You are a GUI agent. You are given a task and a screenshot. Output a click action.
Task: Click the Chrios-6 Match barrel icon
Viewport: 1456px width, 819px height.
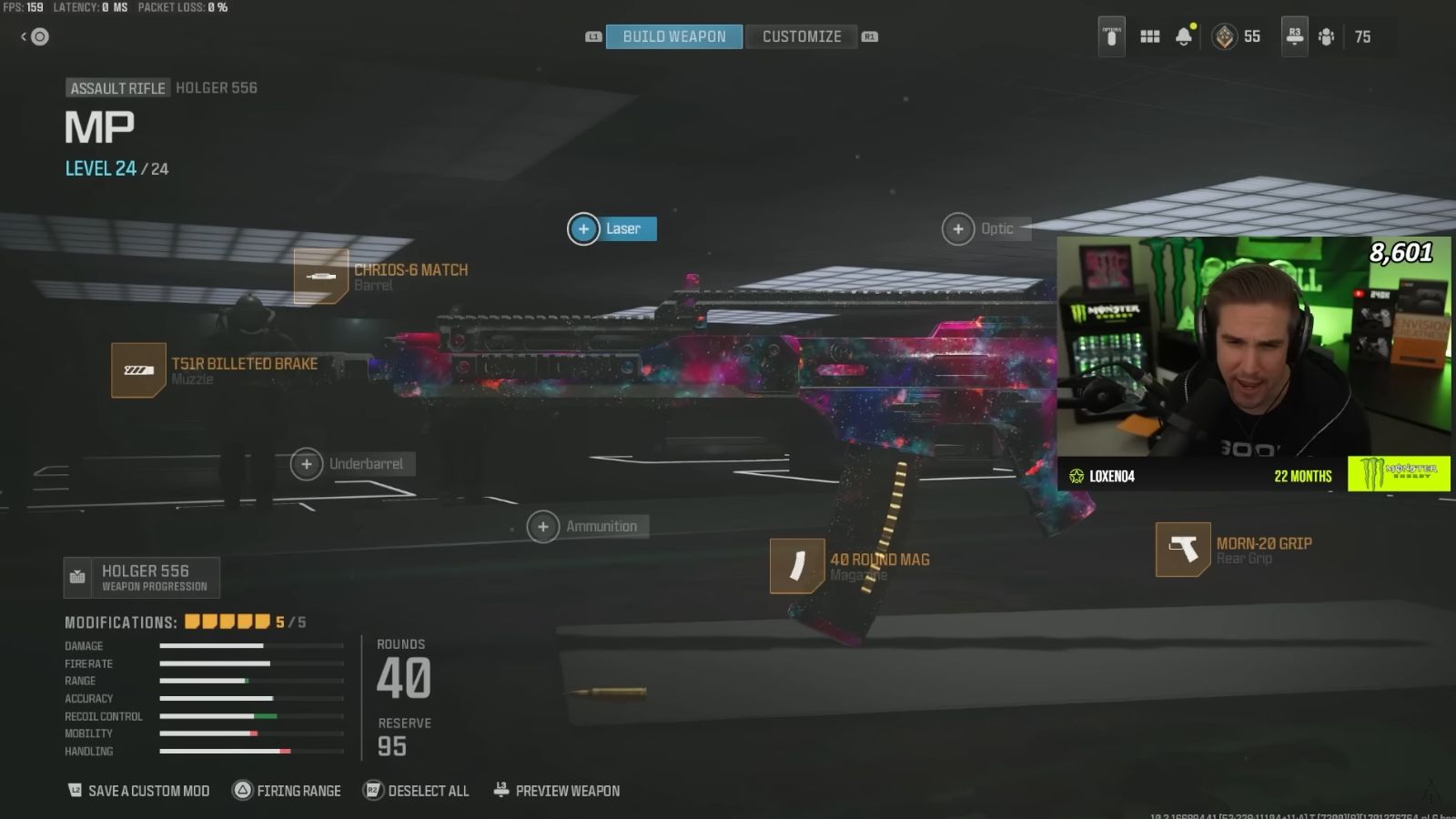(x=320, y=277)
